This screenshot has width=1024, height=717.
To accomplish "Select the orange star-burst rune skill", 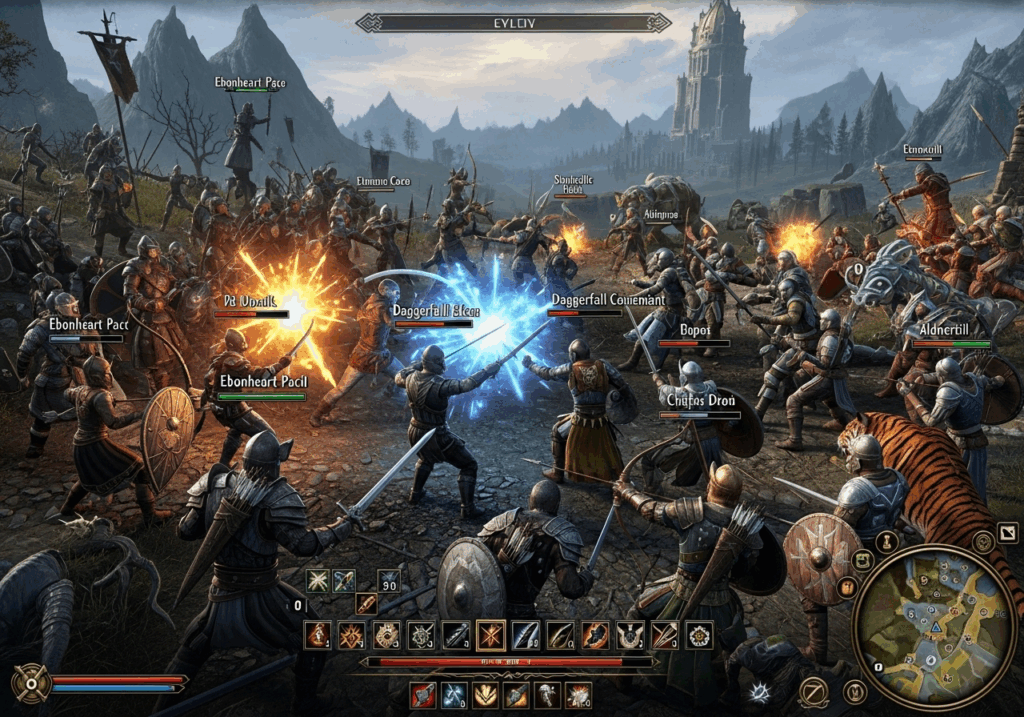I will click(x=351, y=634).
